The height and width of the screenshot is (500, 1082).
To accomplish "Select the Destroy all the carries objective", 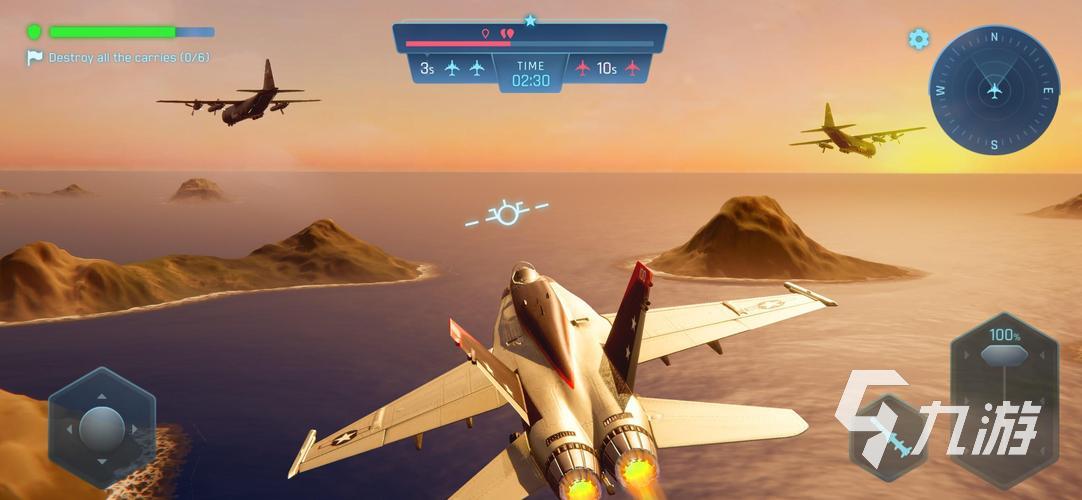I will tap(128, 58).
